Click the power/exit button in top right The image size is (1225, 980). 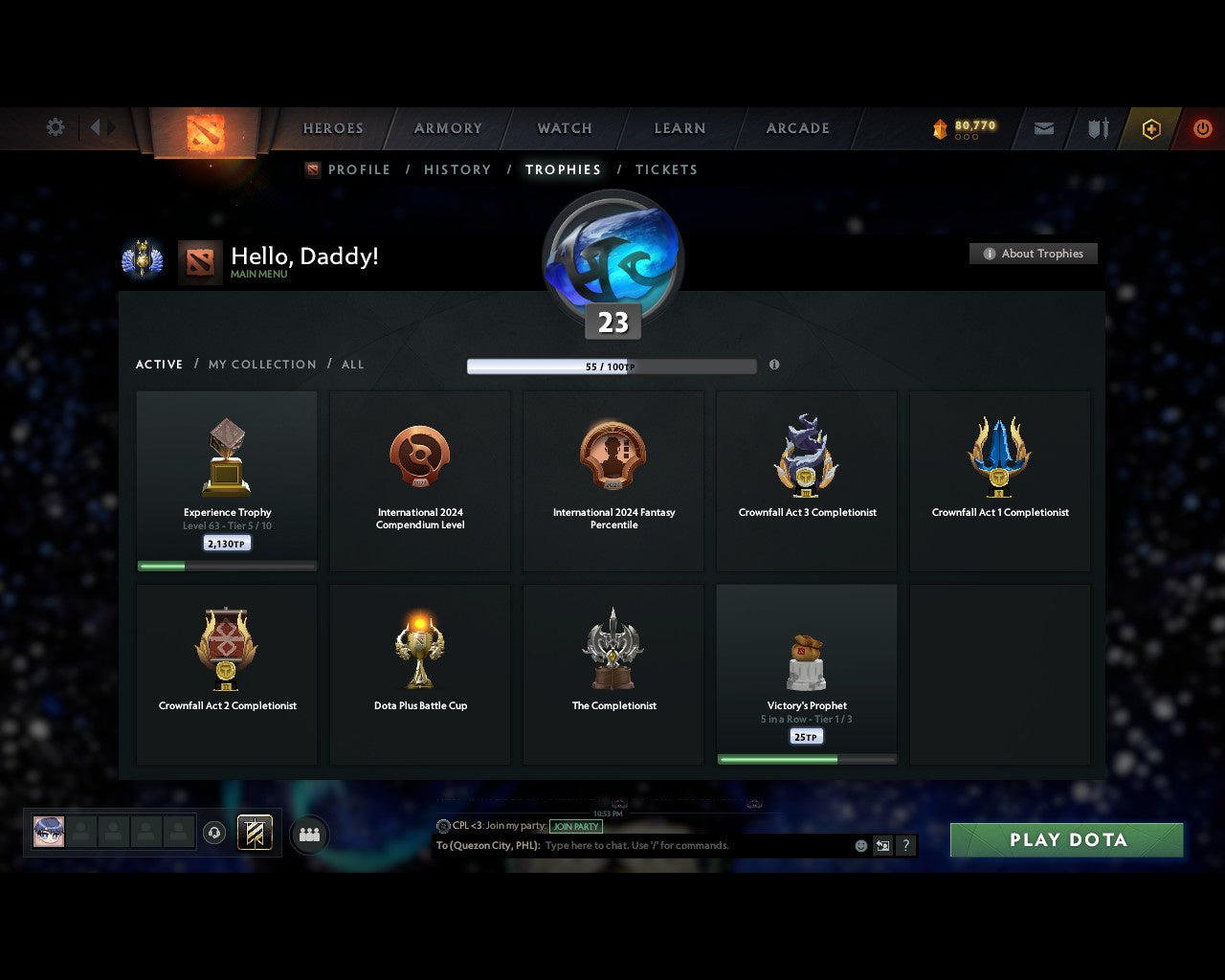point(1203,128)
